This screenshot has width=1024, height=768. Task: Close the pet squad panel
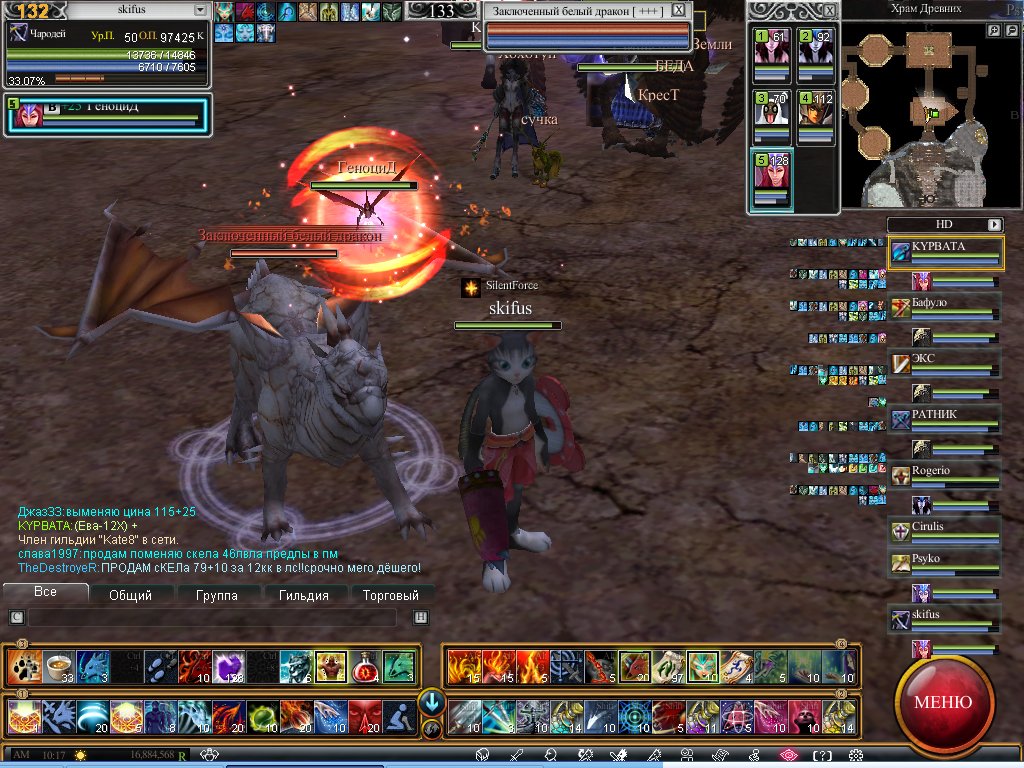pos(828,9)
